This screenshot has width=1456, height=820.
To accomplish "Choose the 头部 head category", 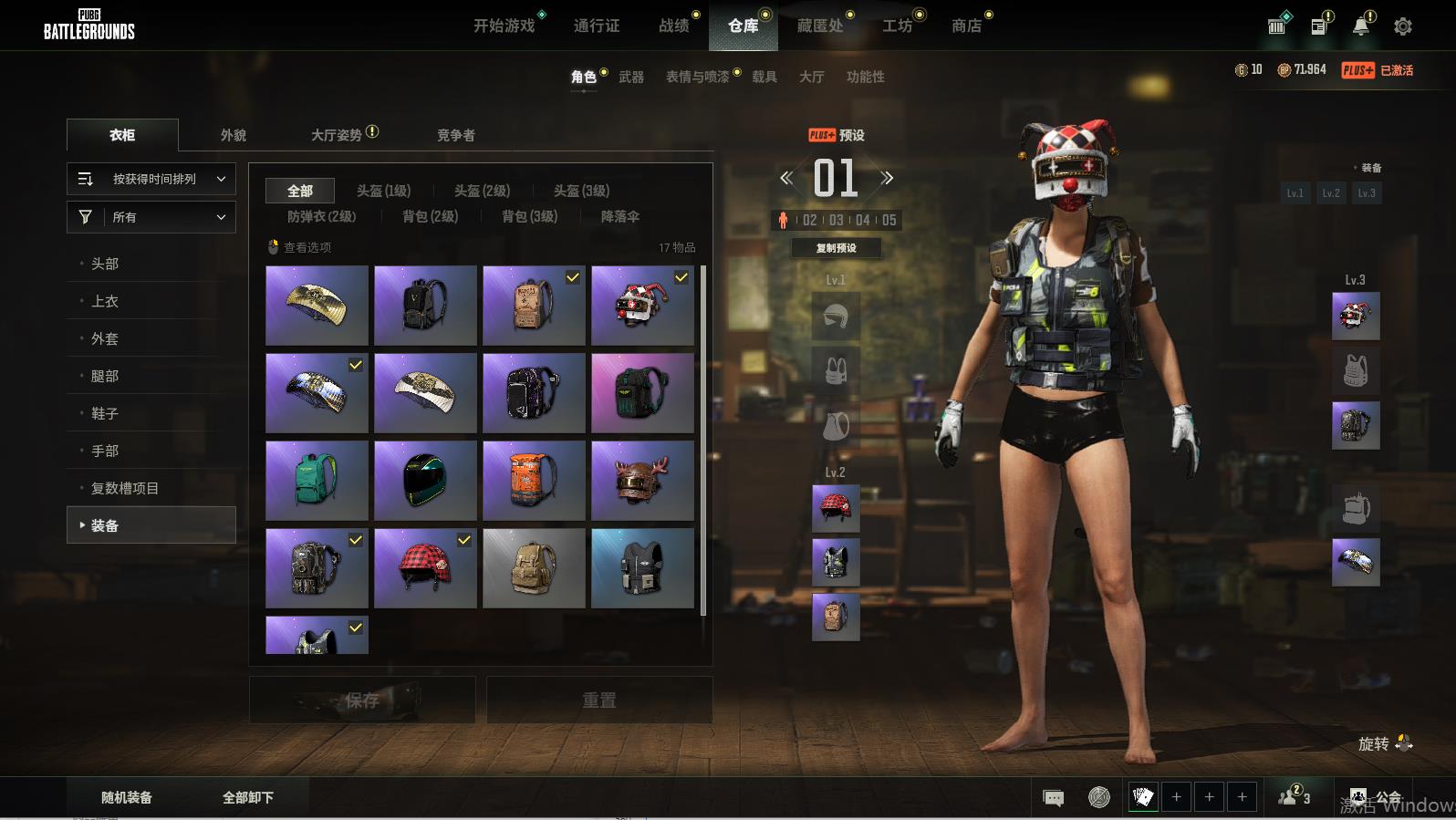I will click(x=105, y=264).
